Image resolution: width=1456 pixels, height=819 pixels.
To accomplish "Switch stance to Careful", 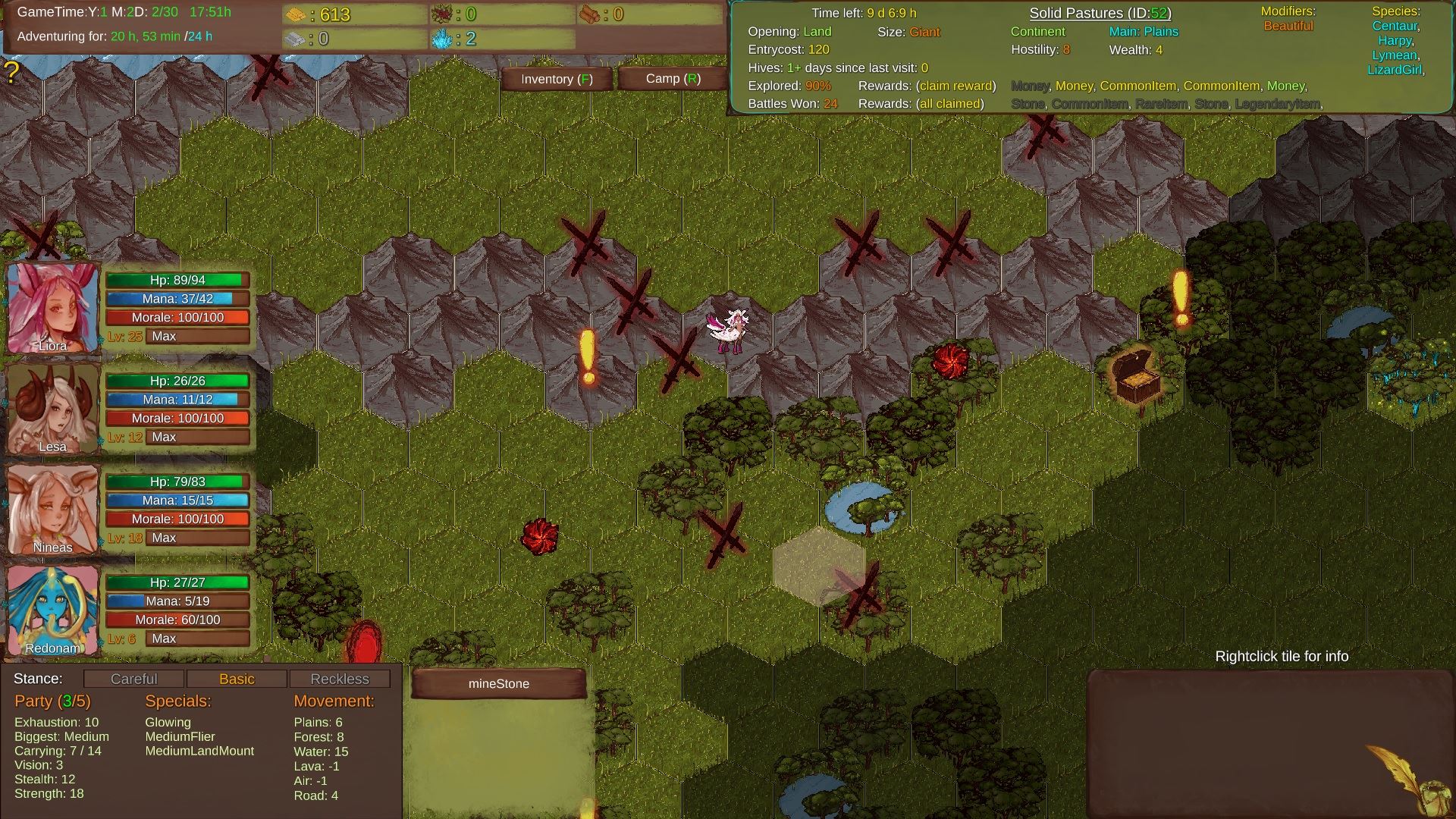I will point(133,679).
